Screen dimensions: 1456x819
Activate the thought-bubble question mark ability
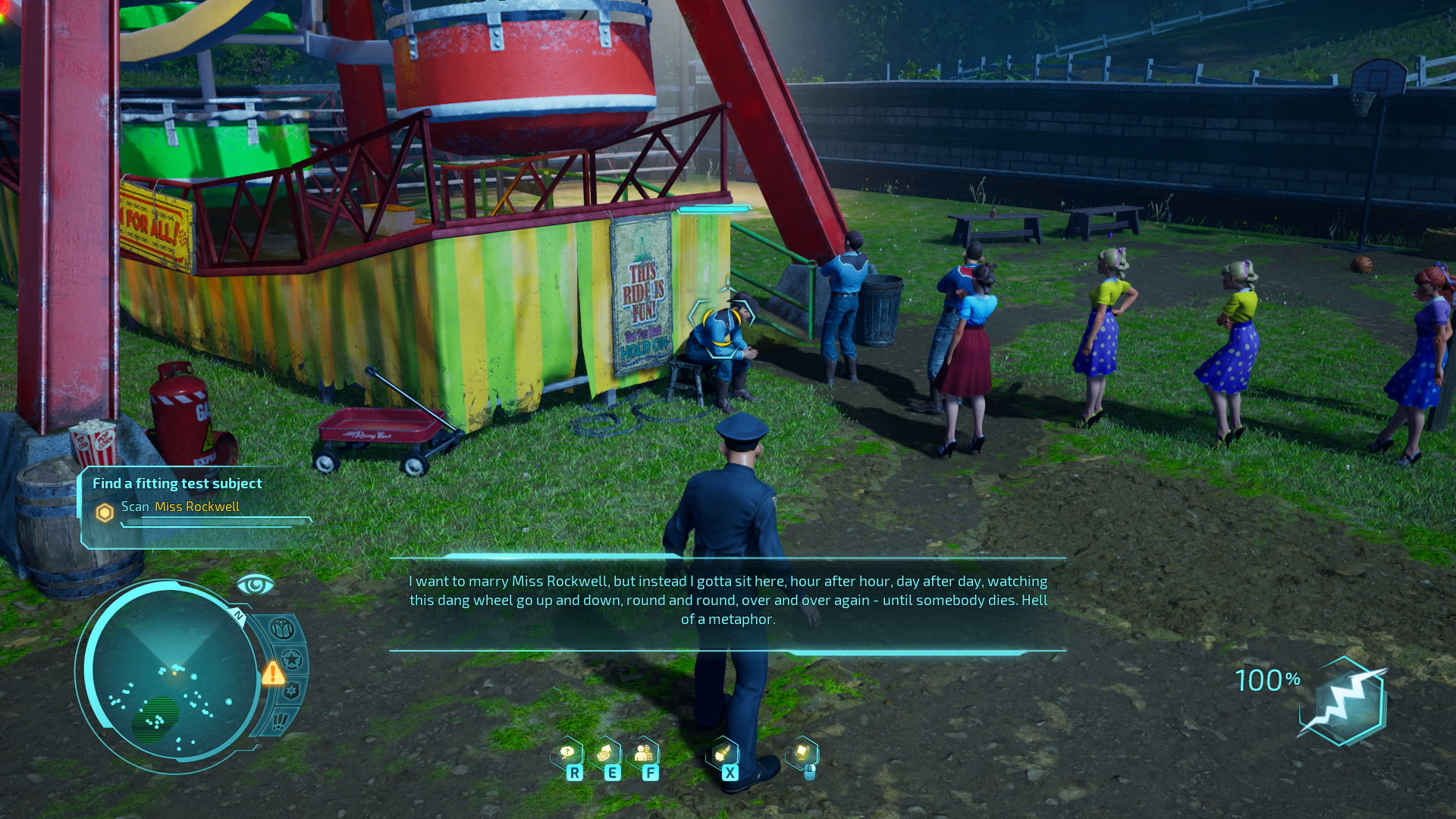click(567, 754)
